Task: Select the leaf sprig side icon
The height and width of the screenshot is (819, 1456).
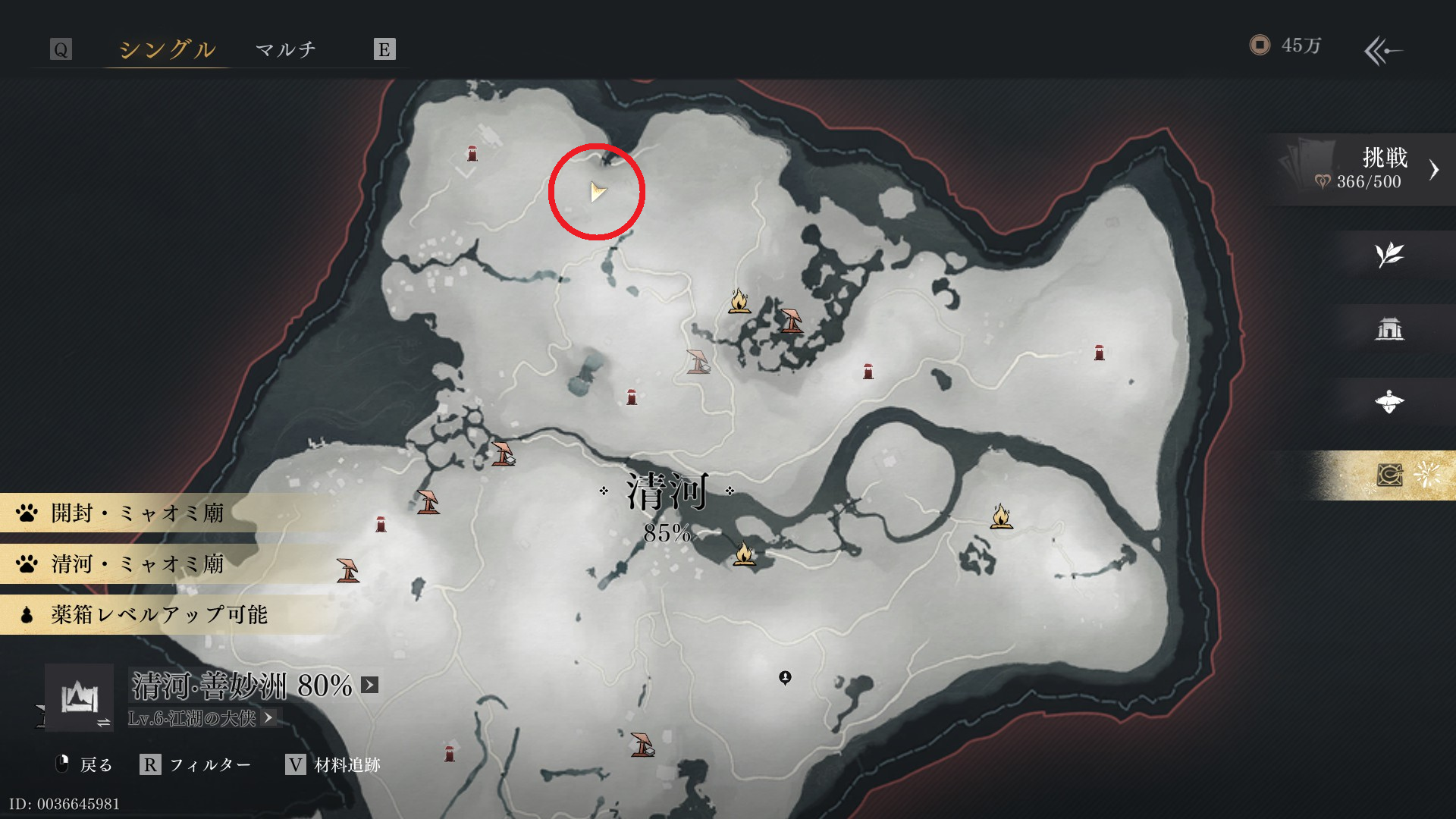Action: coord(1389,255)
